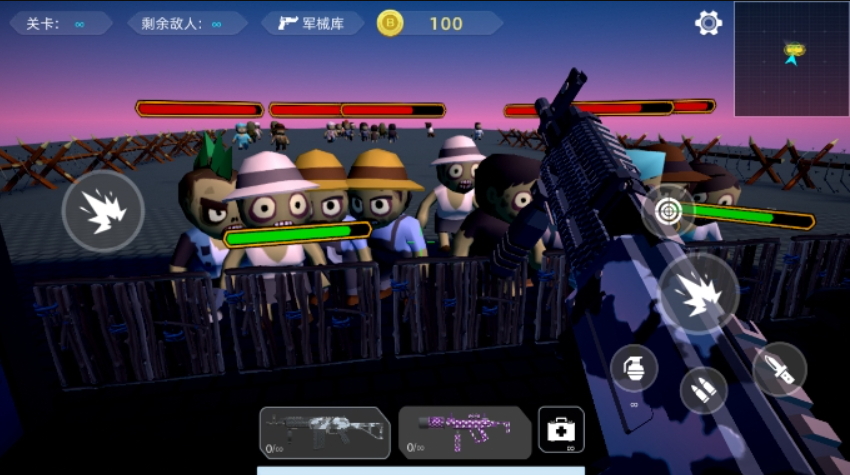
Task: Tap the left-side fire button
Action: pyautogui.click(x=103, y=211)
